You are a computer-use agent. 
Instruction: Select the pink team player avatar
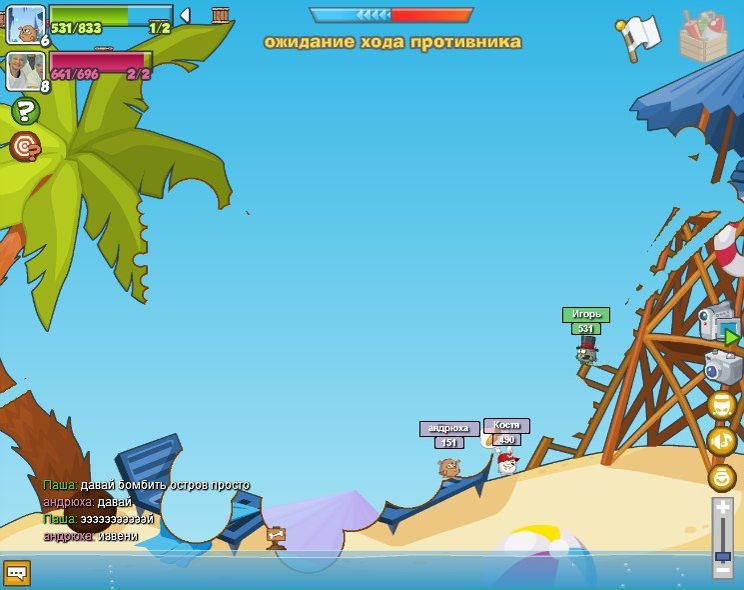click(24, 70)
